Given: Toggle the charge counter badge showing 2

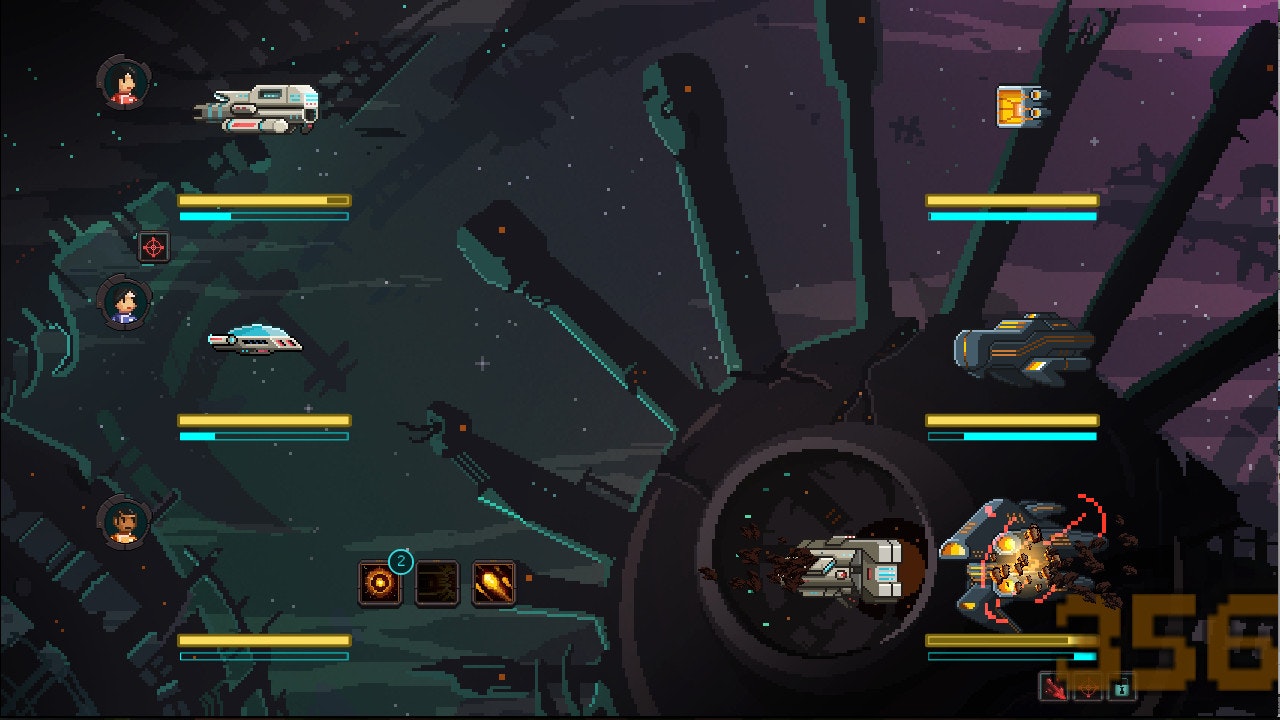Looking at the screenshot, I should tap(402, 562).
